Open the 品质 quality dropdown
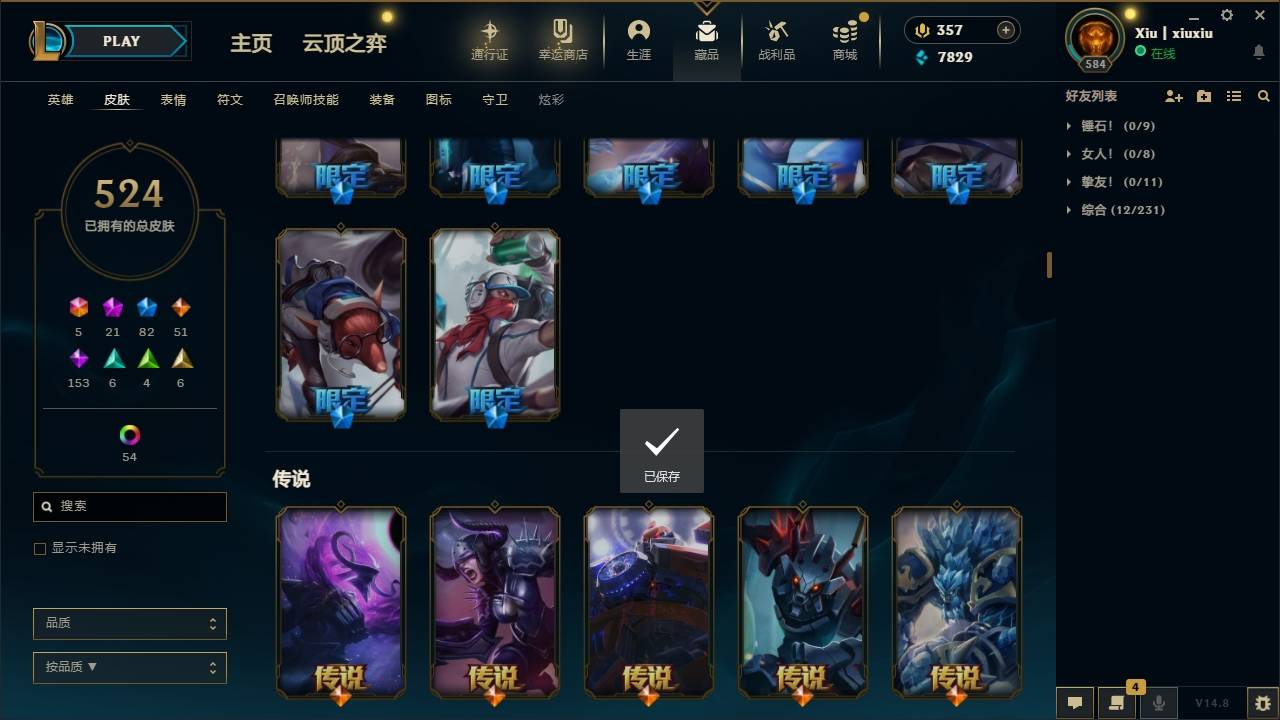Image resolution: width=1280 pixels, height=720 pixels. pos(129,623)
